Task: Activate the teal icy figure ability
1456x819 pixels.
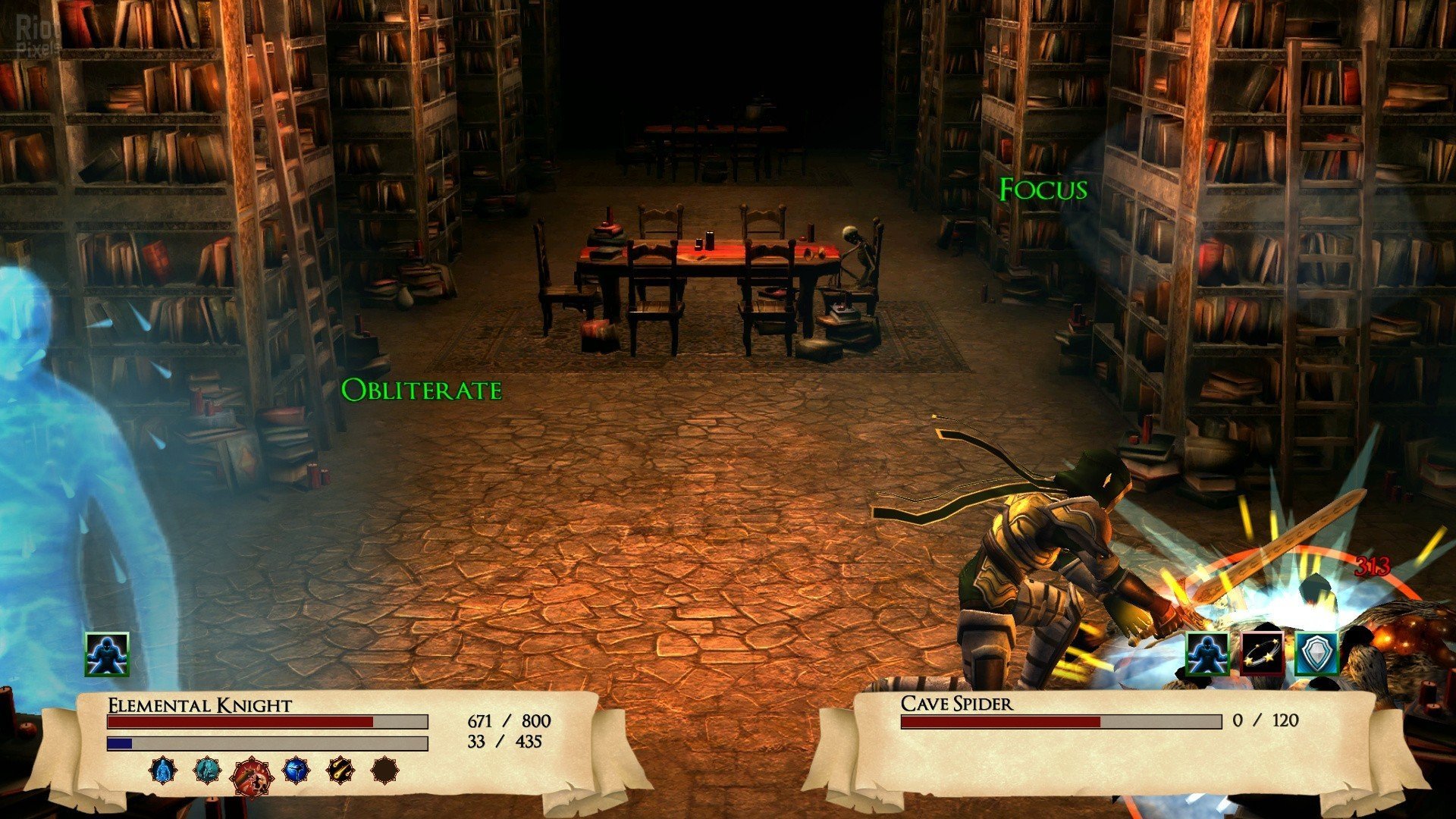Action: [207, 770]
